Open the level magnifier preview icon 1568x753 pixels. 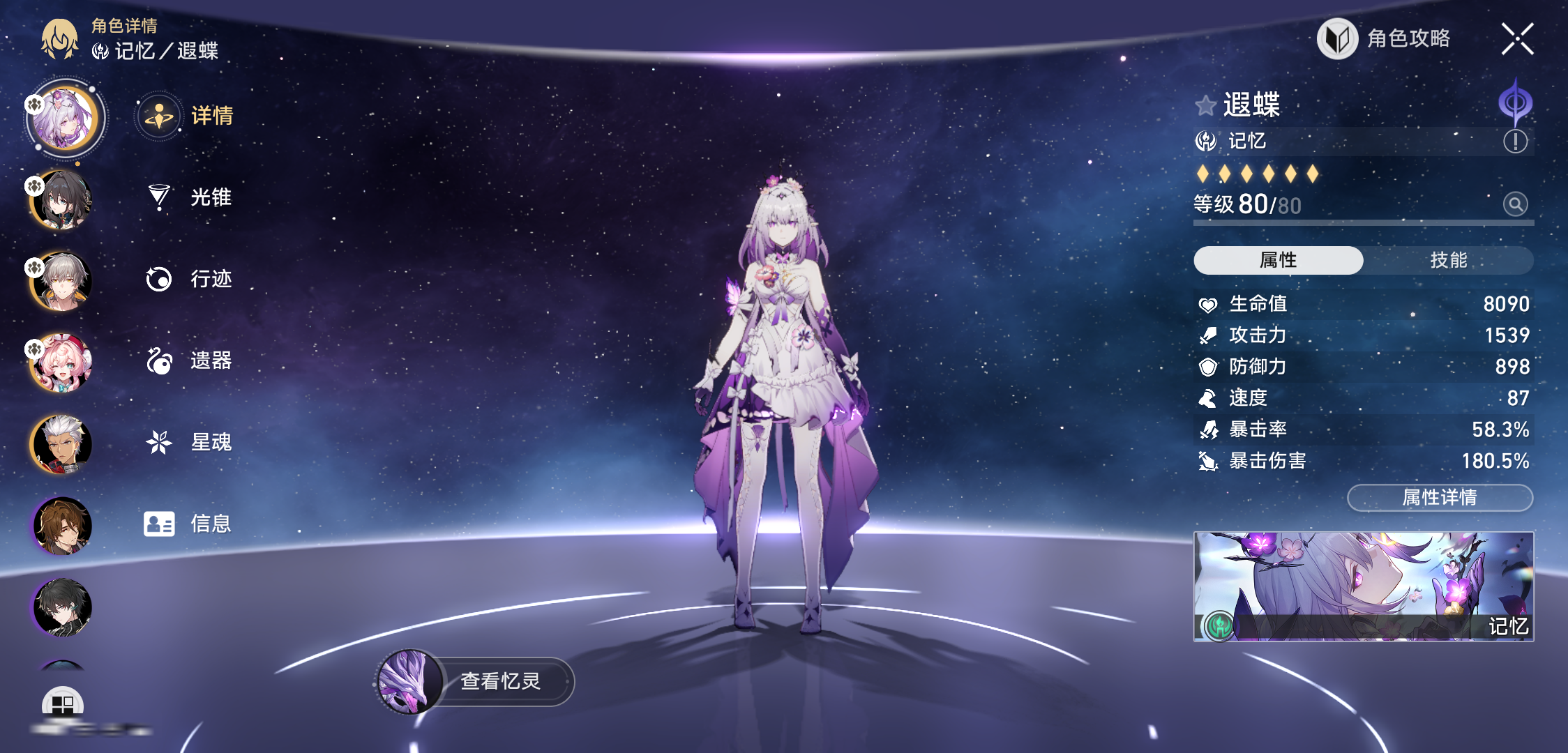point(1515,204)
